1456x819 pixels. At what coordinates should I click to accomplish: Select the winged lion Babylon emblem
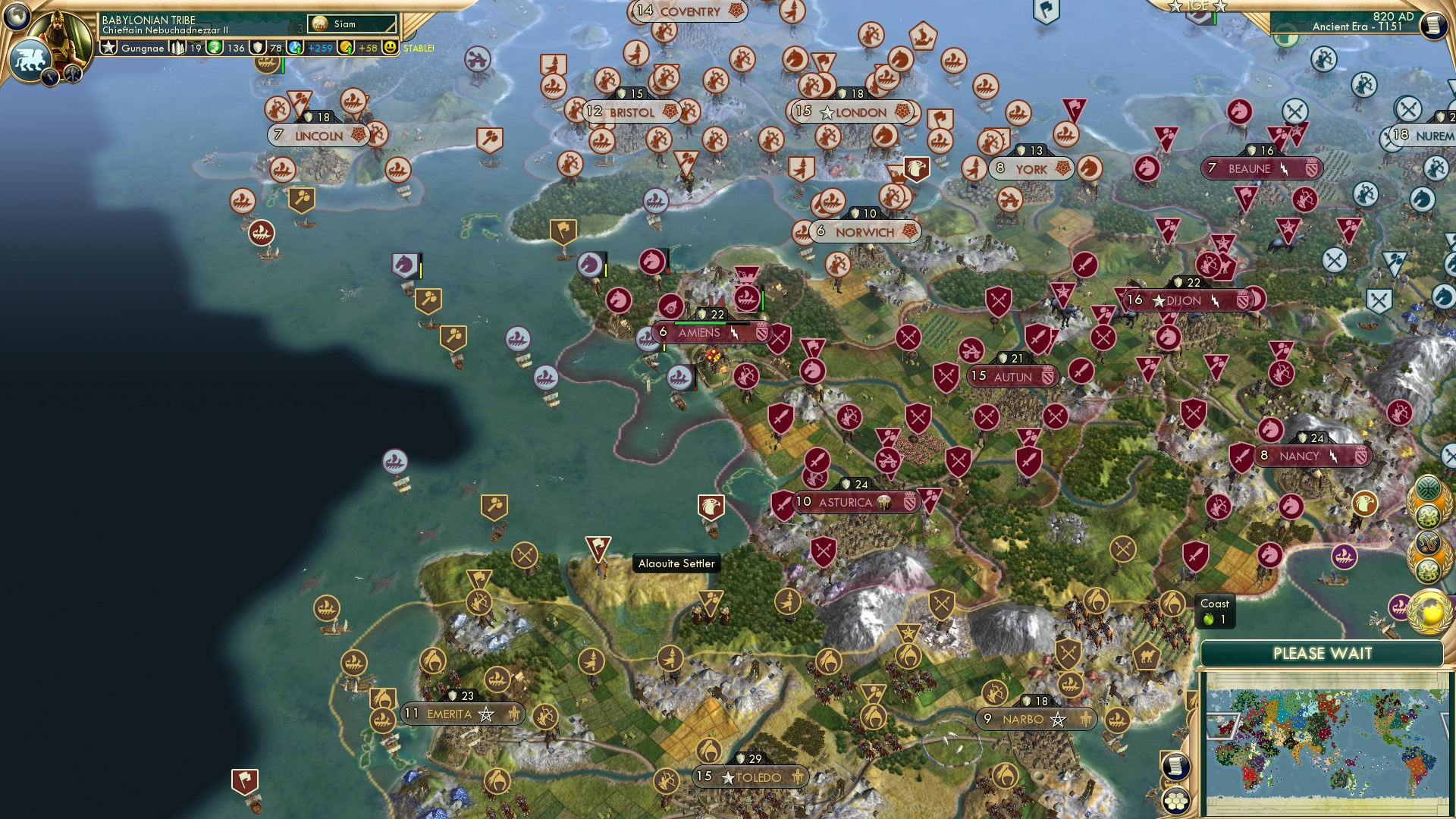click(29, 59)
